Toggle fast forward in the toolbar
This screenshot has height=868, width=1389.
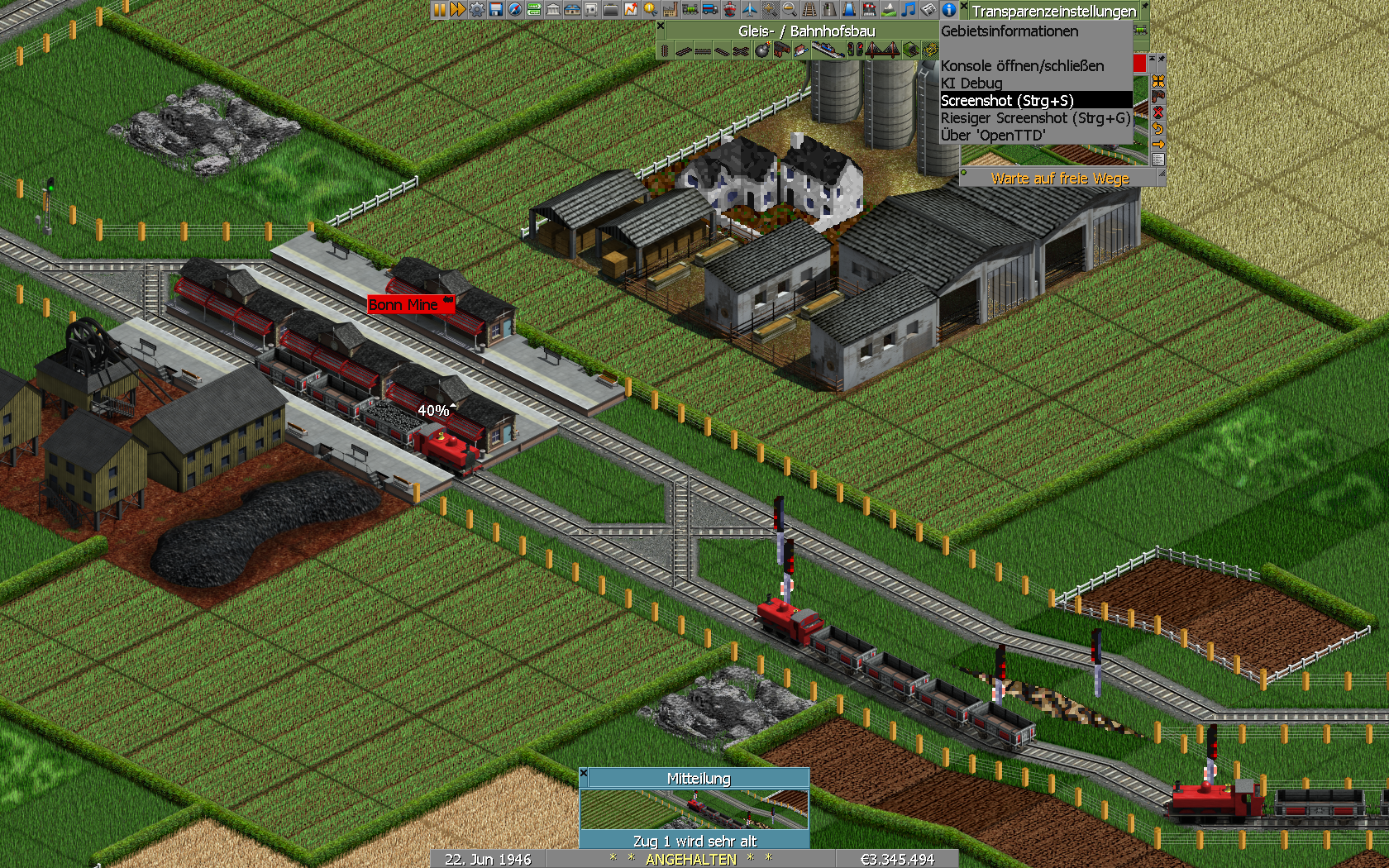(457, 10)
